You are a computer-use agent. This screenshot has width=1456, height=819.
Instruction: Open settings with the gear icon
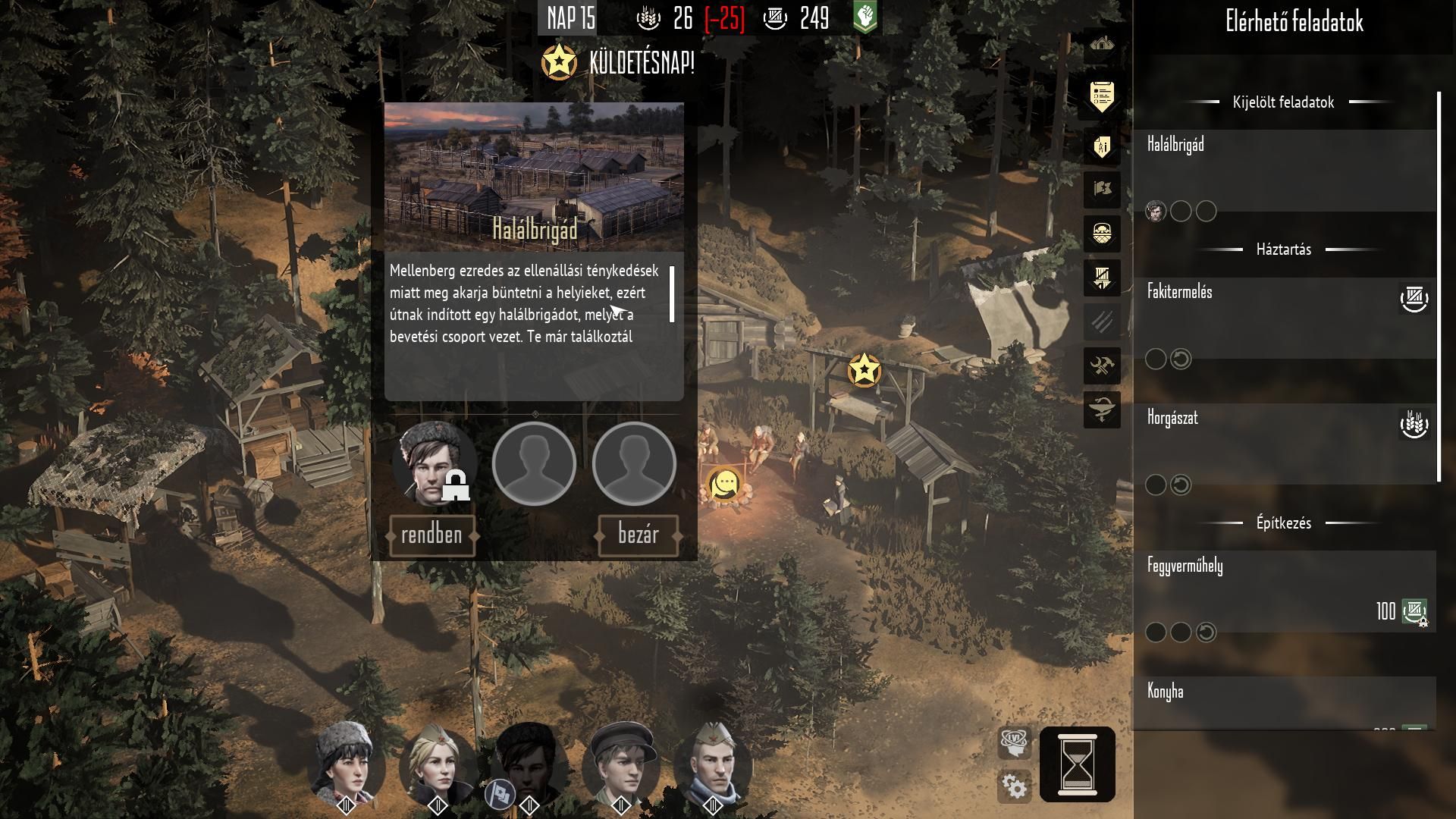coord(1015,786)
